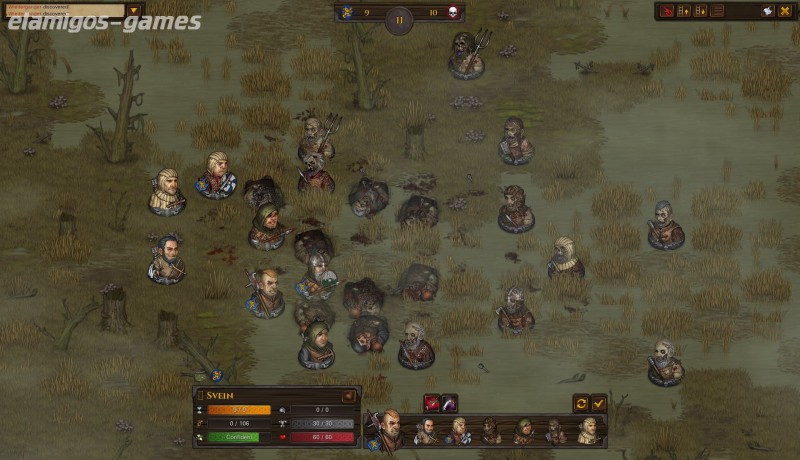800x460 pixels.
Task: Select the blond shield-bearer portrait in turn order
Action: [x=458, y=431]
